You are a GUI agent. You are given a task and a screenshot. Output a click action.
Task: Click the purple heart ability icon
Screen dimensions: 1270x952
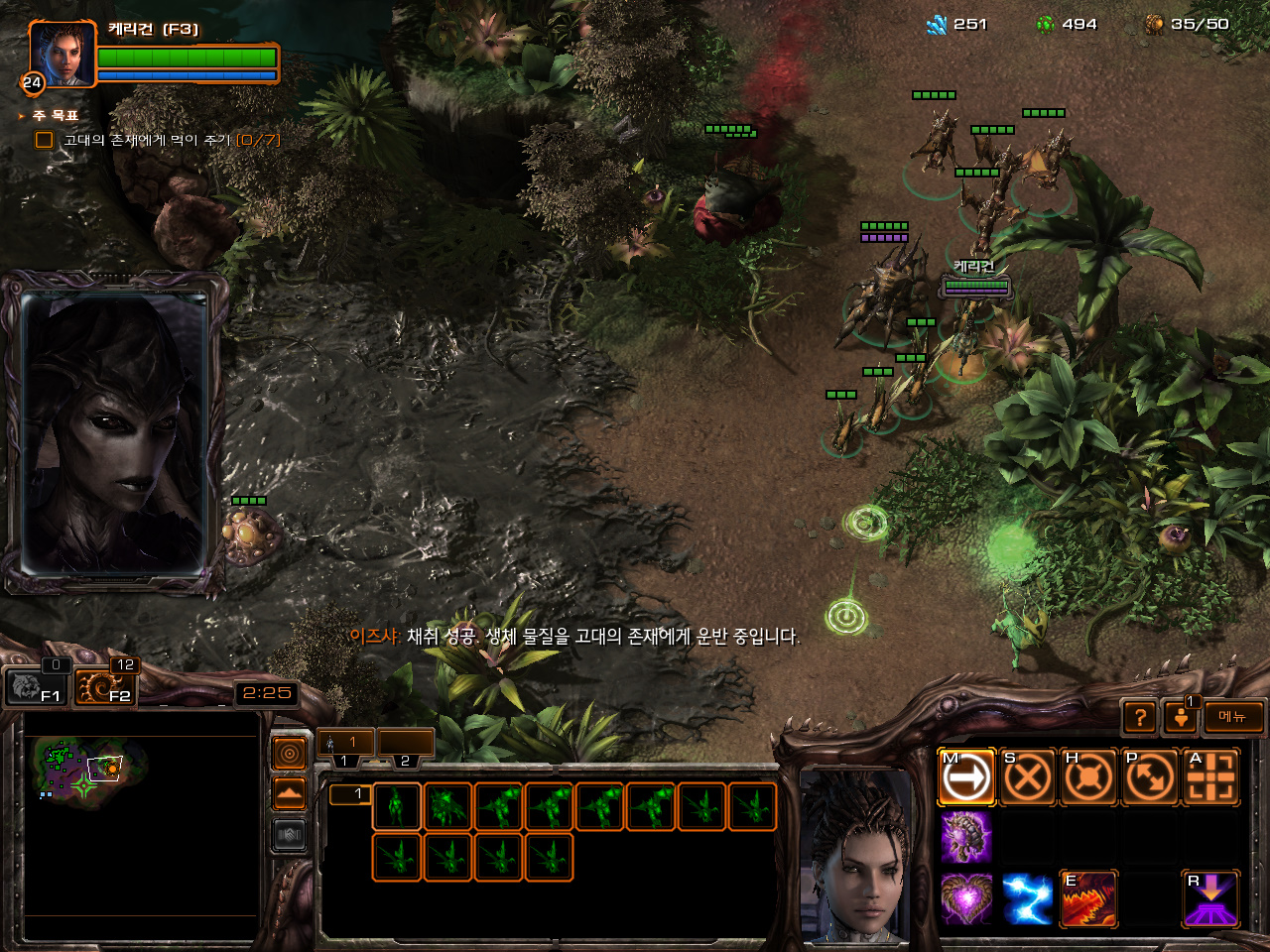click(x=965, y=898)
